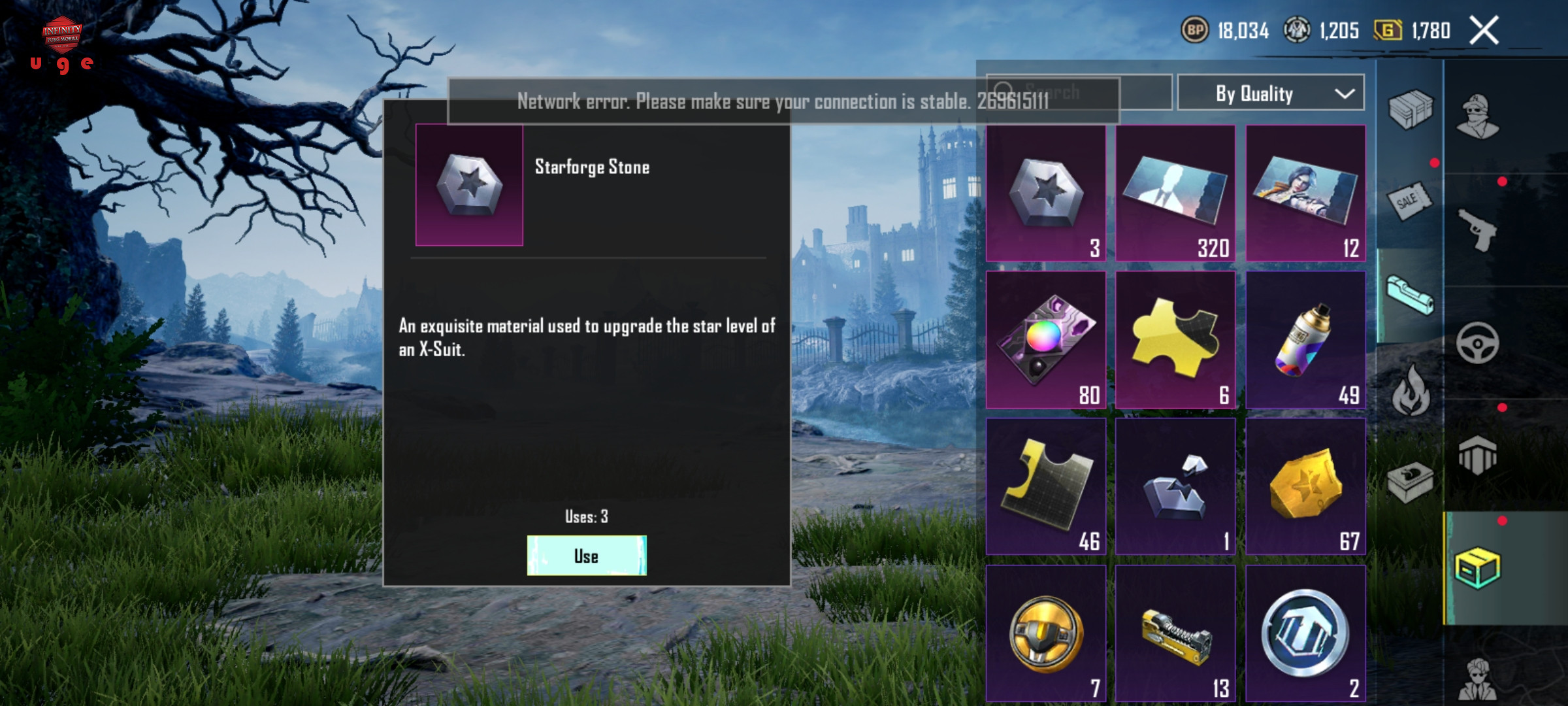Image resolution: width=1568 pixels, height=706 pixels.
Task: Choose the golden steering wheel item
Action: coord(1045,633)
